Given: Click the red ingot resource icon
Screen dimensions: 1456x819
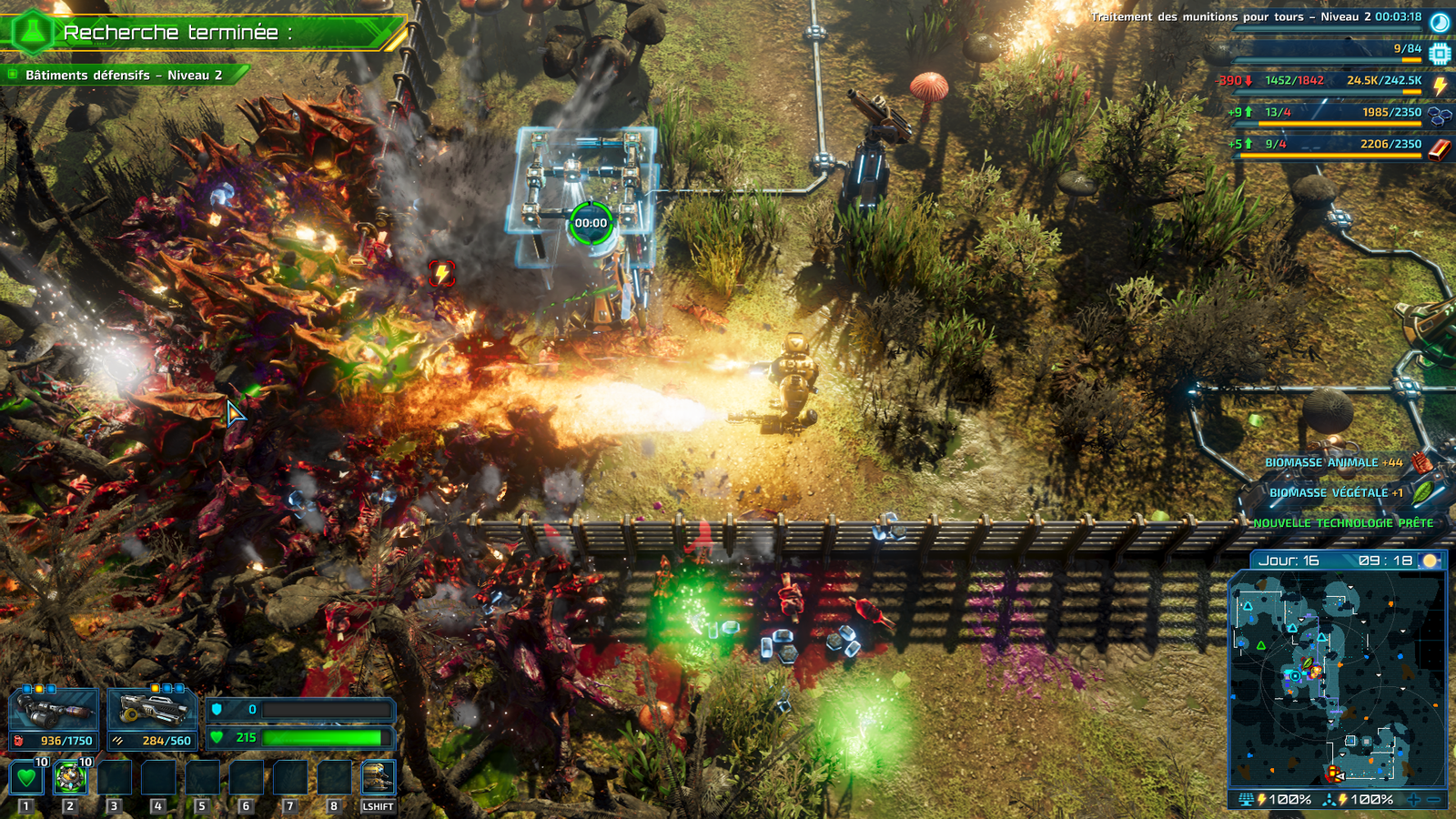Looking at the screenshot, I should [x=1439, y=147].
